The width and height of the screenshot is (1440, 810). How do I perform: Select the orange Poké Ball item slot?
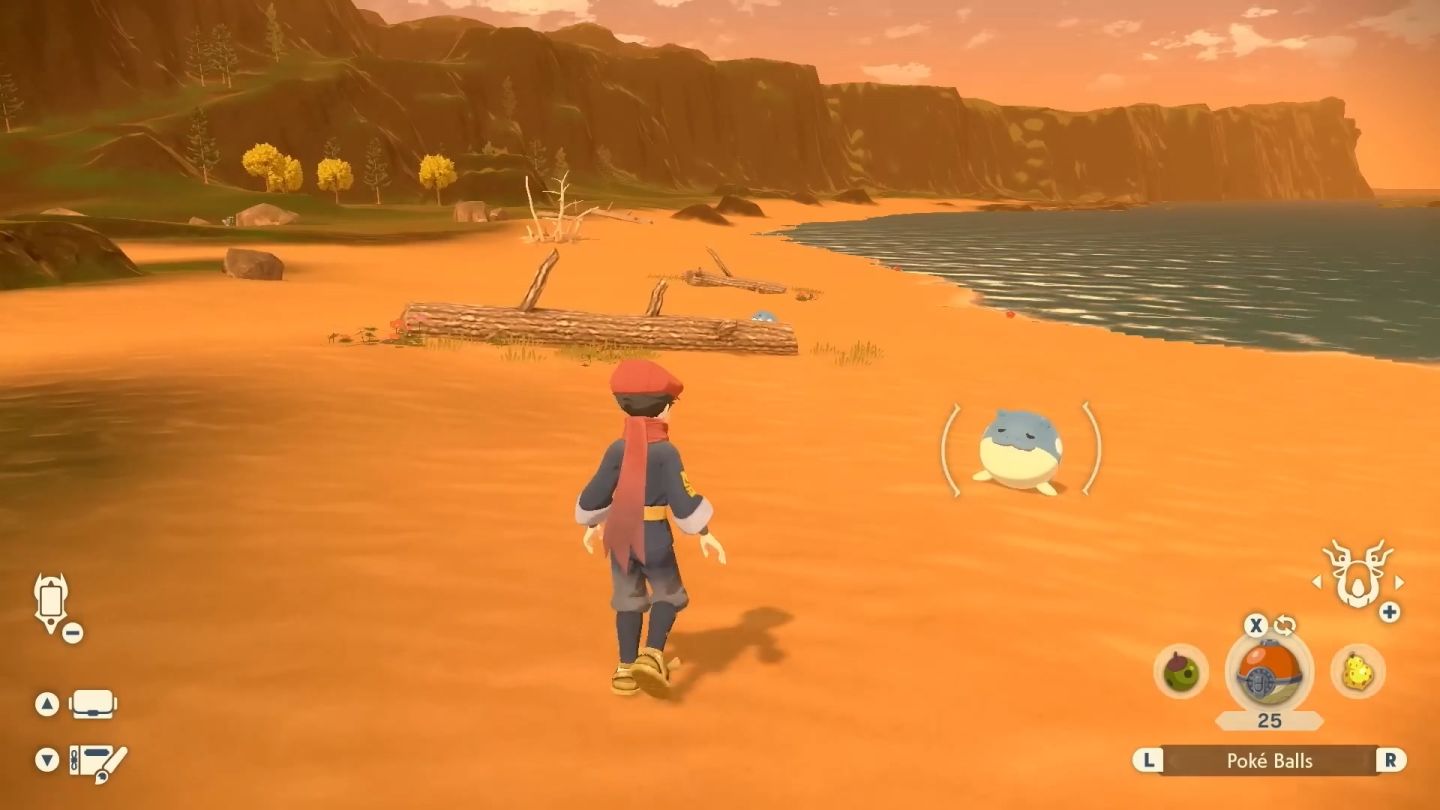coord(1269,671)
